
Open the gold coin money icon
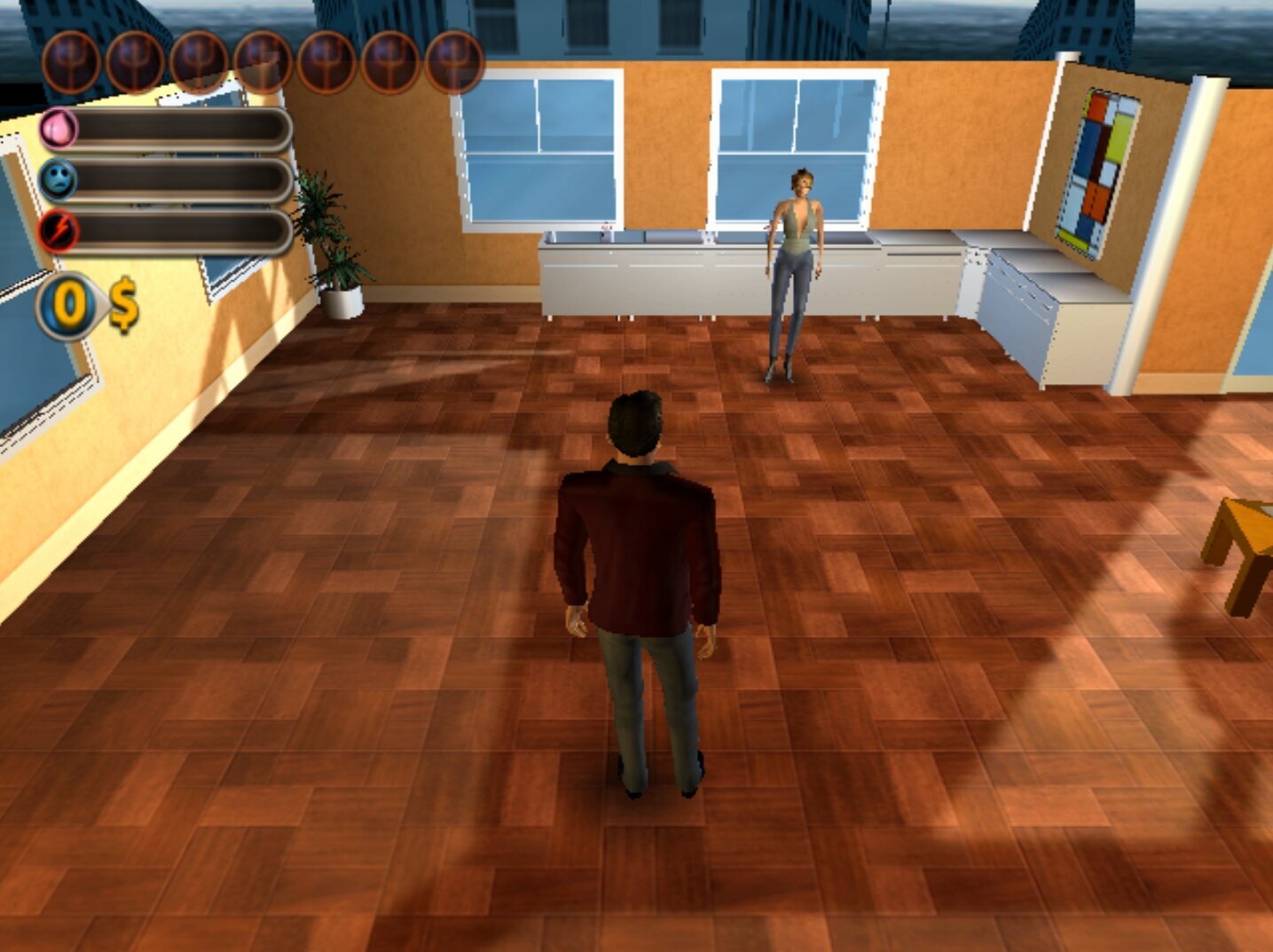pyautogui.click(x=68, y=306)
